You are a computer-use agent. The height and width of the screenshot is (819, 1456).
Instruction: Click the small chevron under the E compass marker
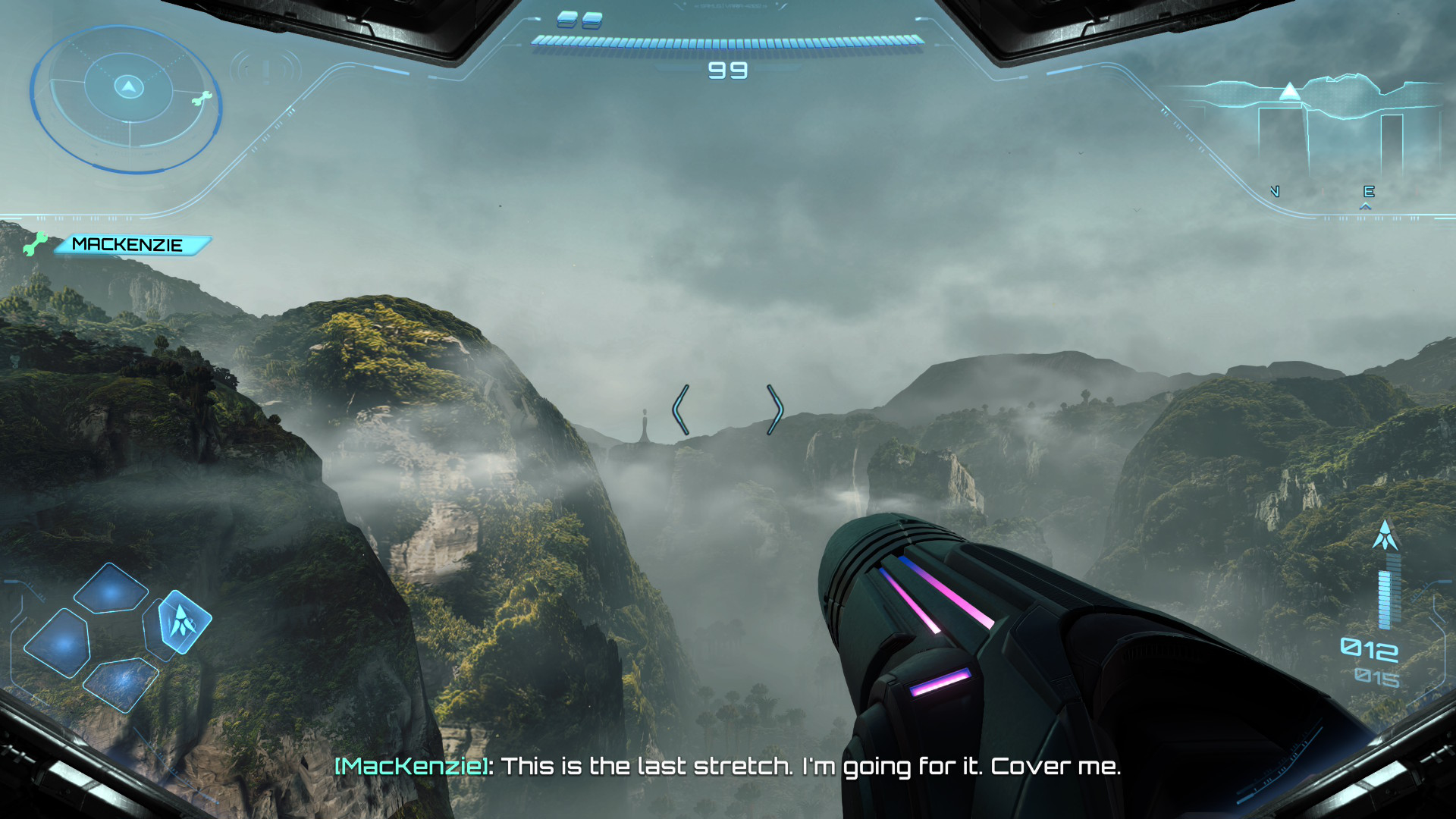point(1366,209)
